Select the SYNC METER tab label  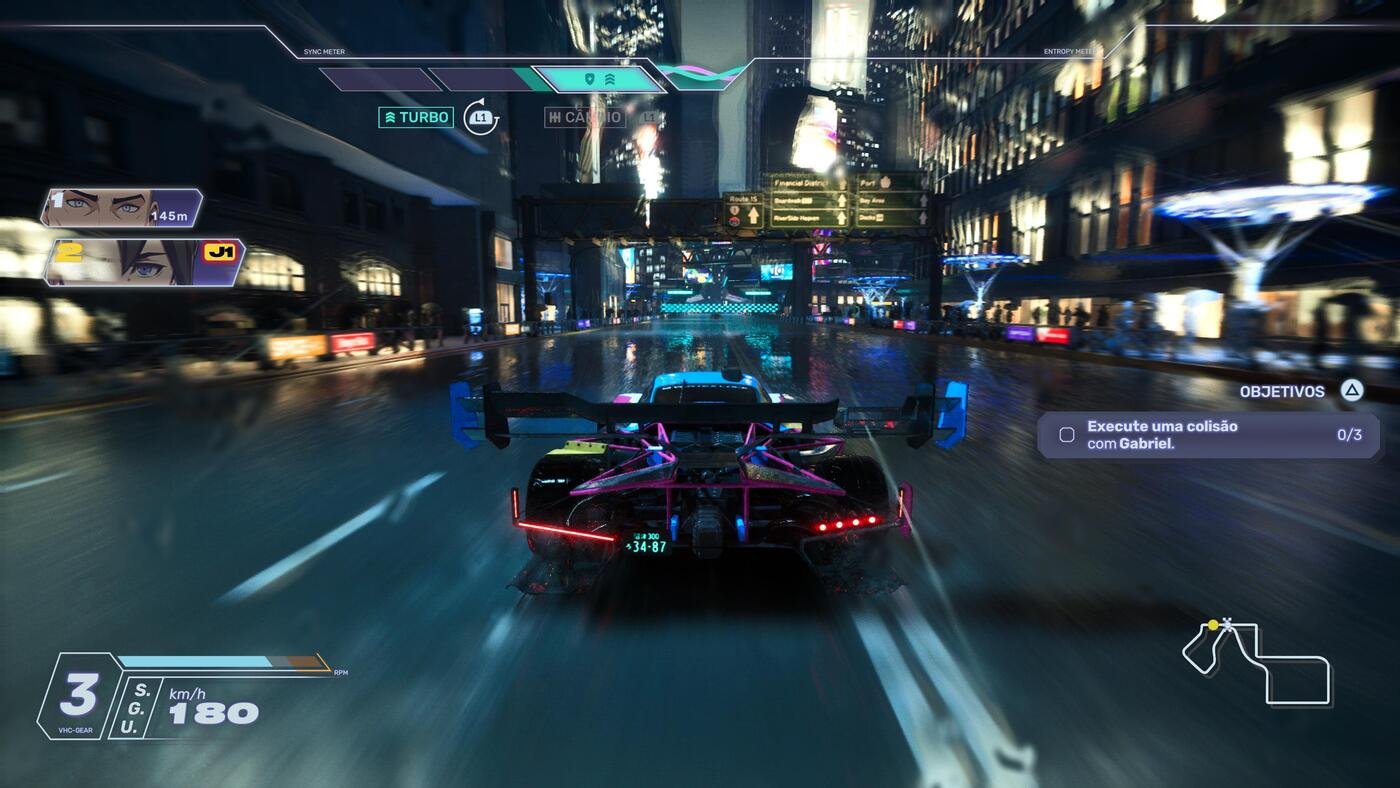[x=322, y=51]
